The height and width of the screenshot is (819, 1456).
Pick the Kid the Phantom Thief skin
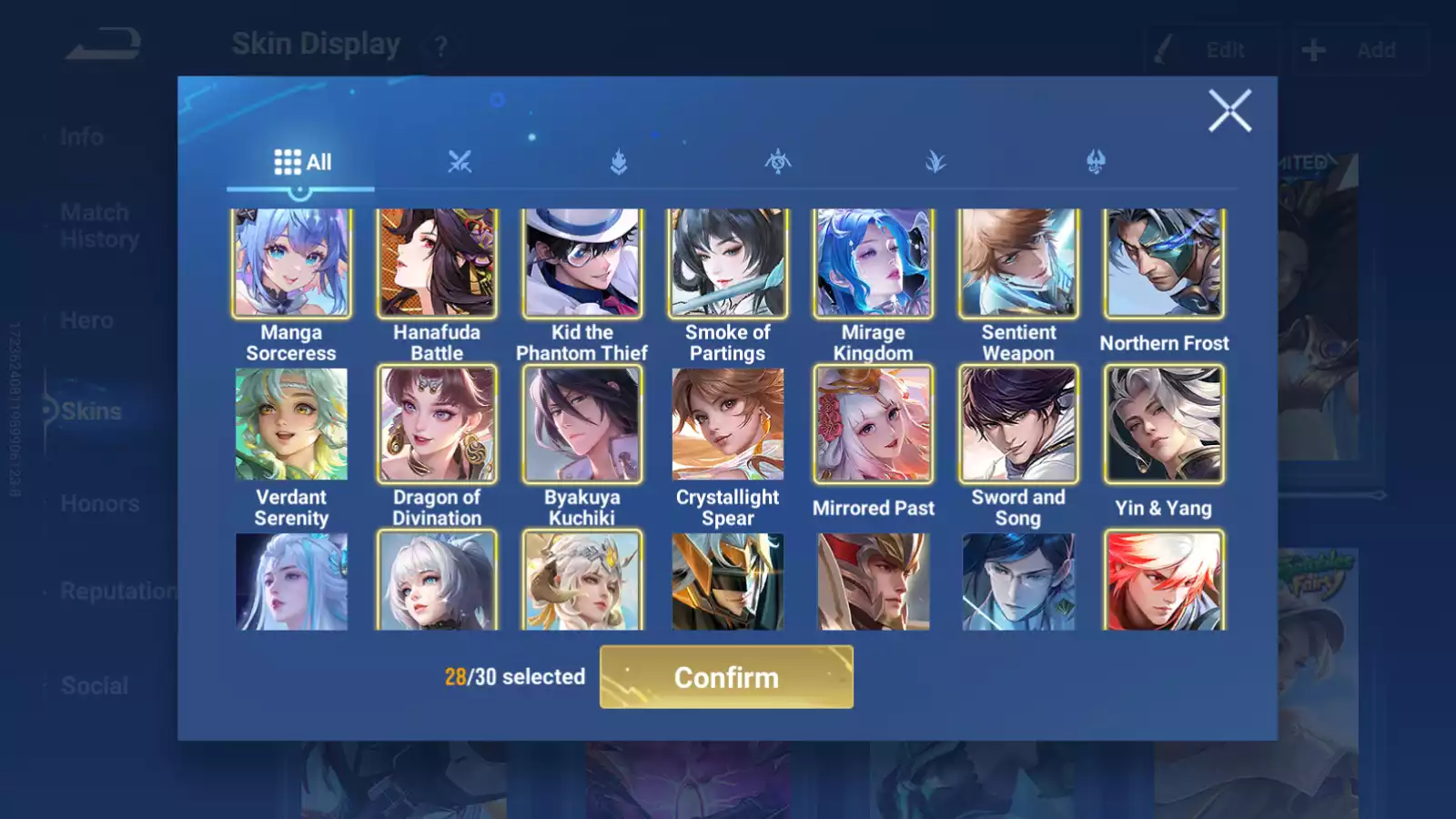point(582,263)
